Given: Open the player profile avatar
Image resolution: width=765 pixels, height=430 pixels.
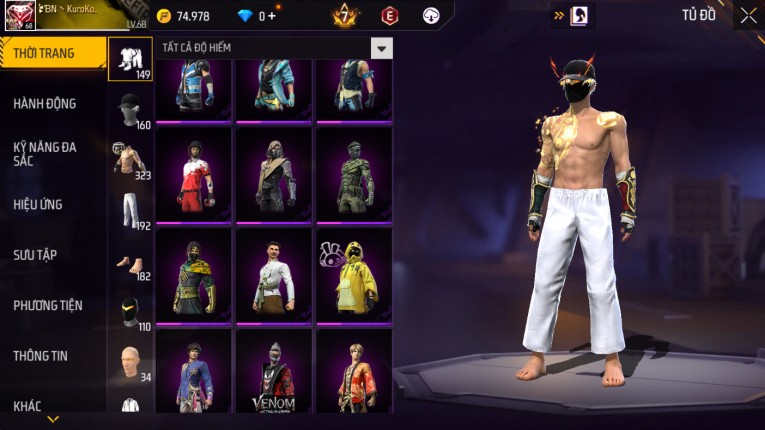Looking at the screenshot, I should coord(18,15).
